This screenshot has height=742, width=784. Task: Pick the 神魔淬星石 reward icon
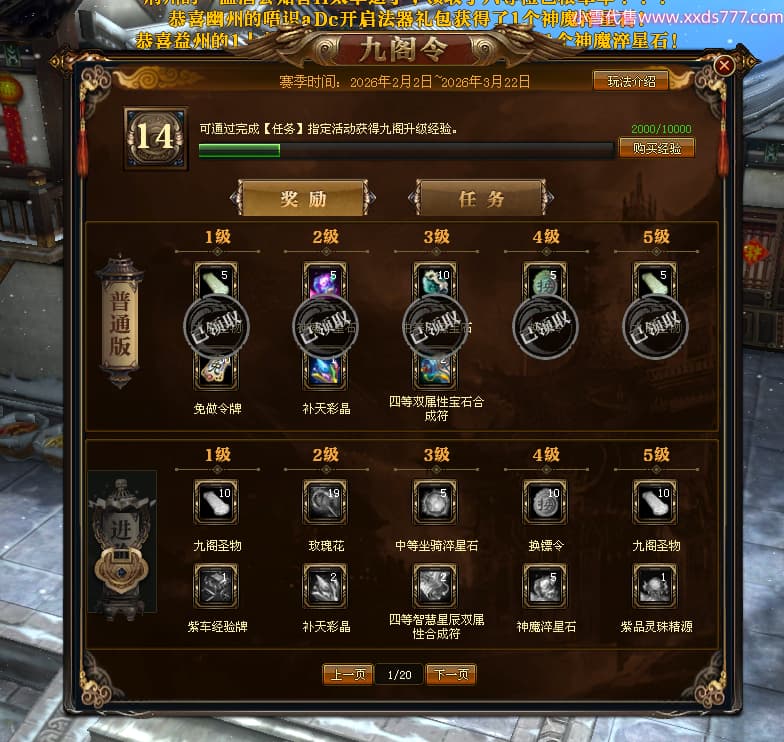coord(545,586)
